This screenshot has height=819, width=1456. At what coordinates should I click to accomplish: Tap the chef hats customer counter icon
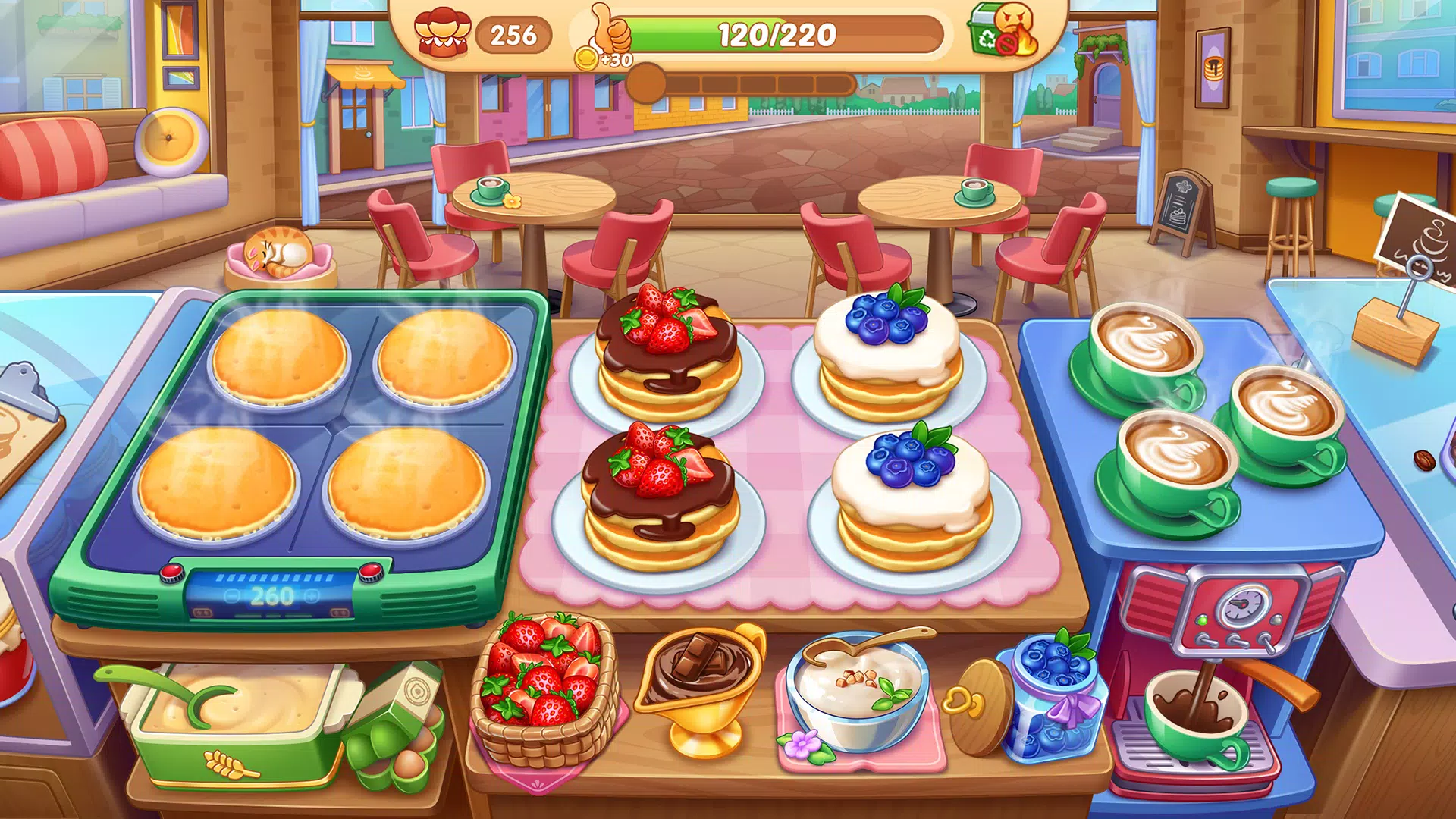click(444, 33)
